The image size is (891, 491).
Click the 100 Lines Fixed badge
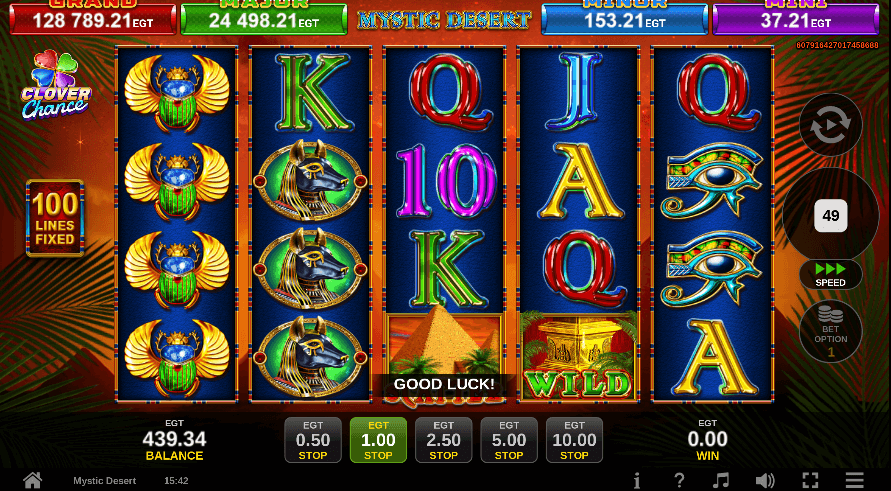coord(55,218)
